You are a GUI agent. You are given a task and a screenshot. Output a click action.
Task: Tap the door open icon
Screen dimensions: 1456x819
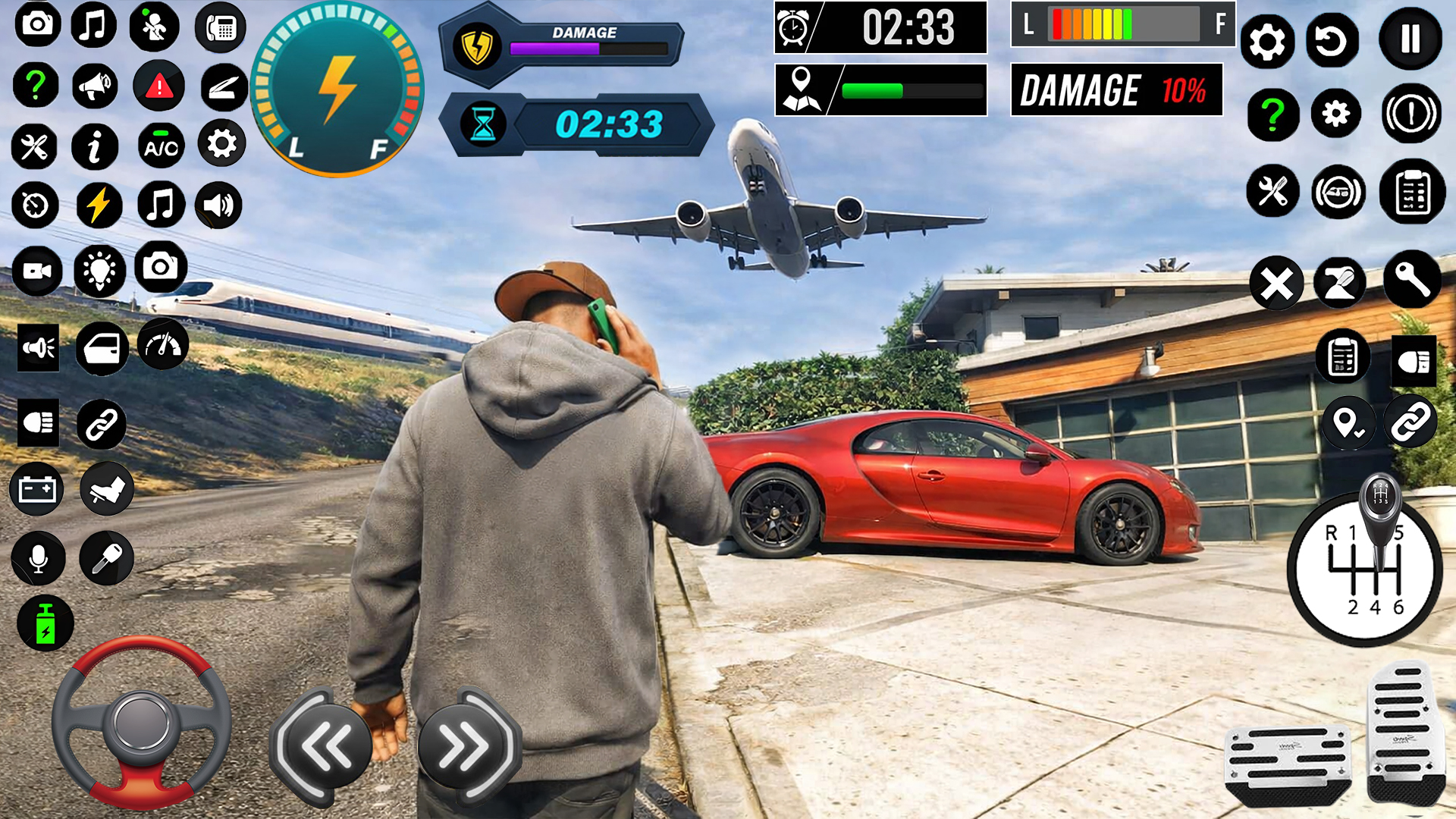(x=101, y=349)
